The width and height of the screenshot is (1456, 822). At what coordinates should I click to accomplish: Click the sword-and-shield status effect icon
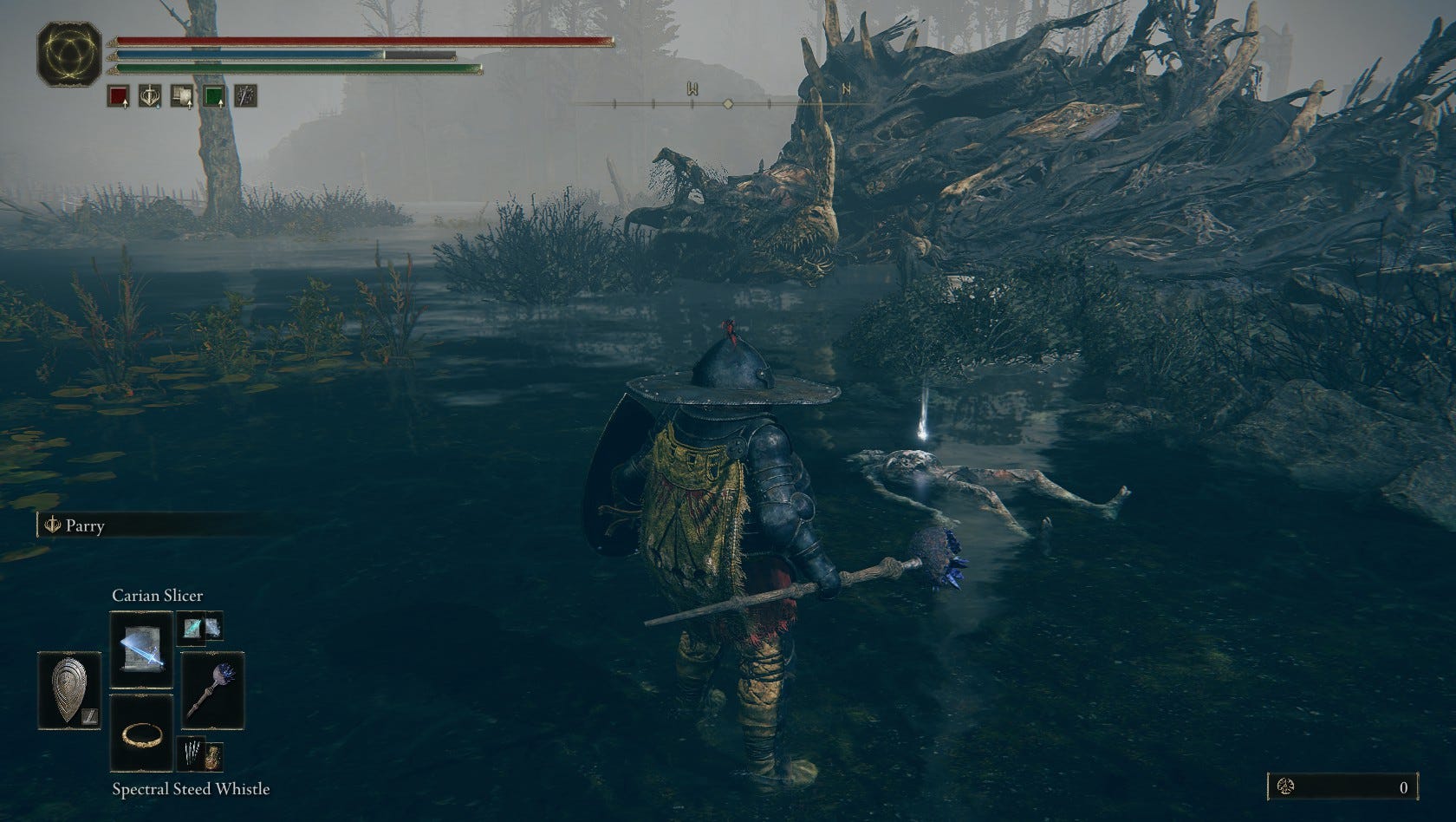pyautogui.click(x=151, y=95)
